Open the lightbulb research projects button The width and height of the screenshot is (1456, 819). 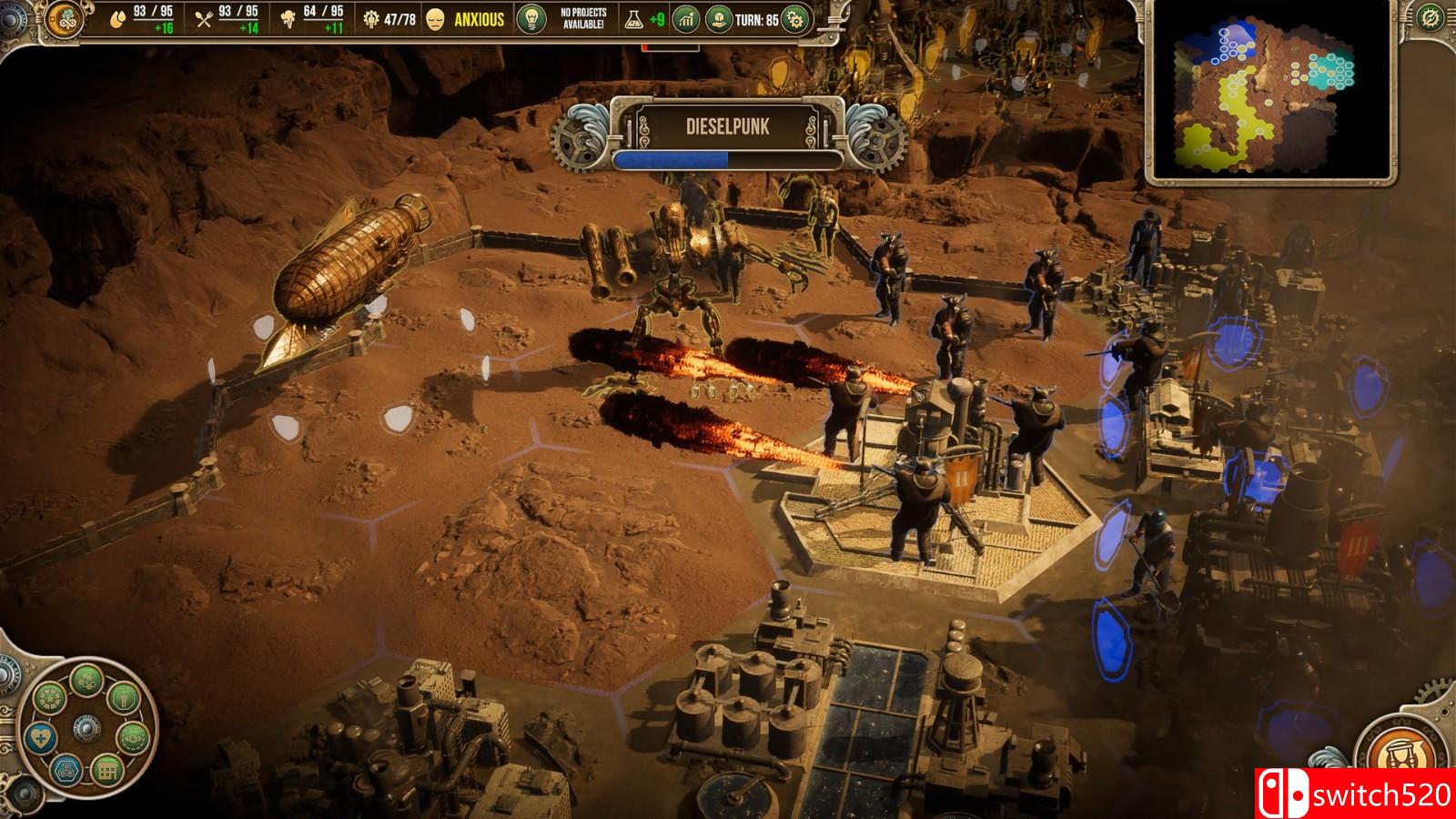(x=530, y=18)
